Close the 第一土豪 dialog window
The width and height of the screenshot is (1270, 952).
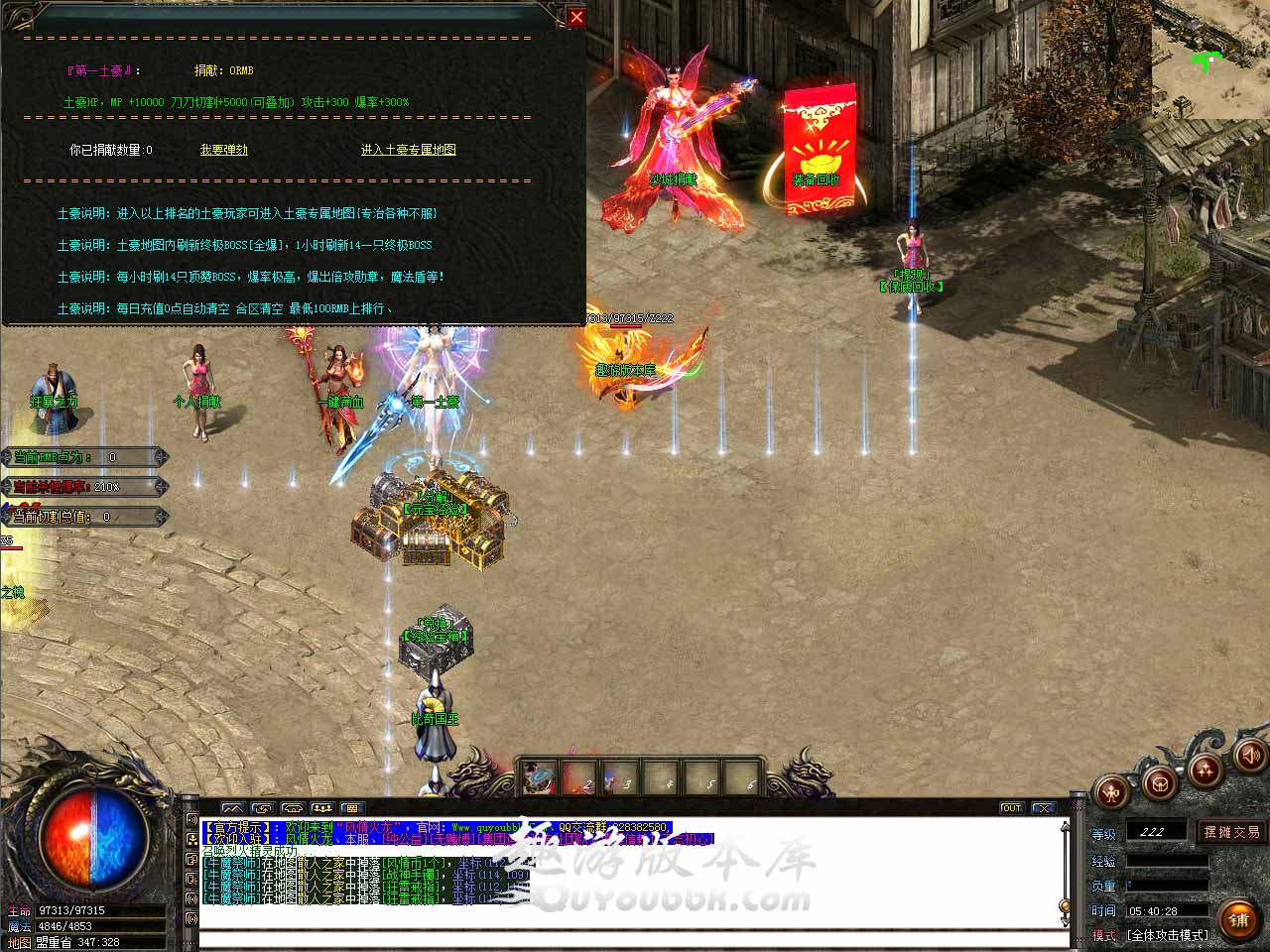576,17
